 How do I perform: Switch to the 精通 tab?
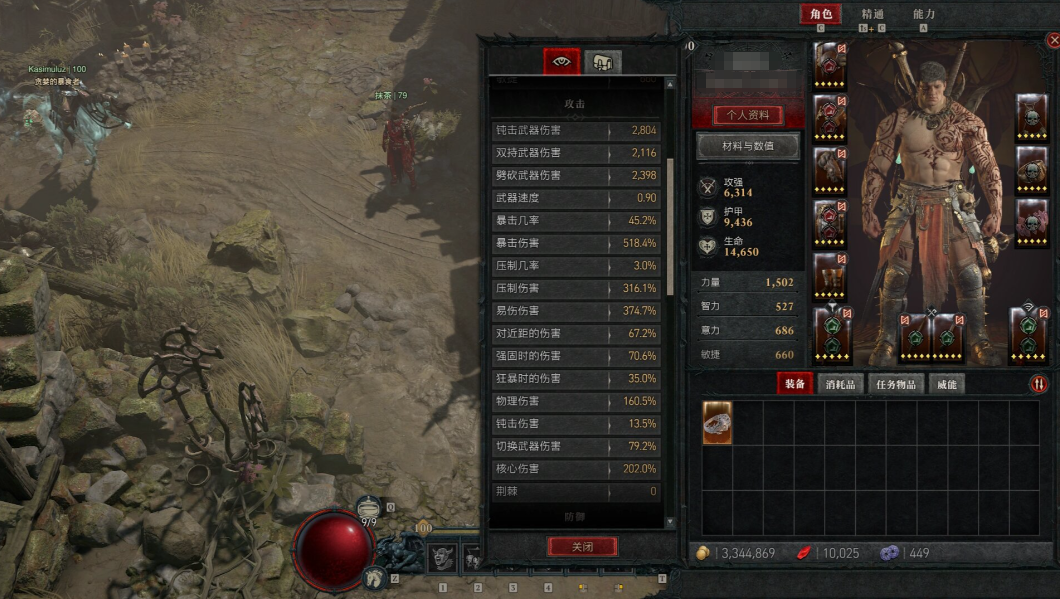click(872, 14)
